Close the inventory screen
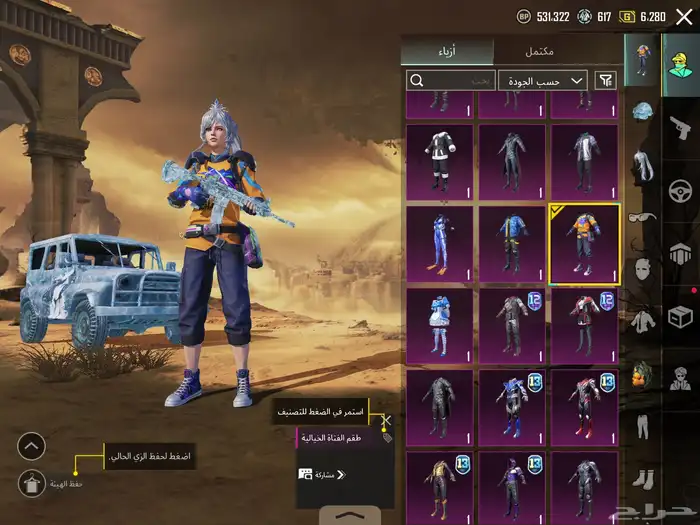 coord(684,16)
